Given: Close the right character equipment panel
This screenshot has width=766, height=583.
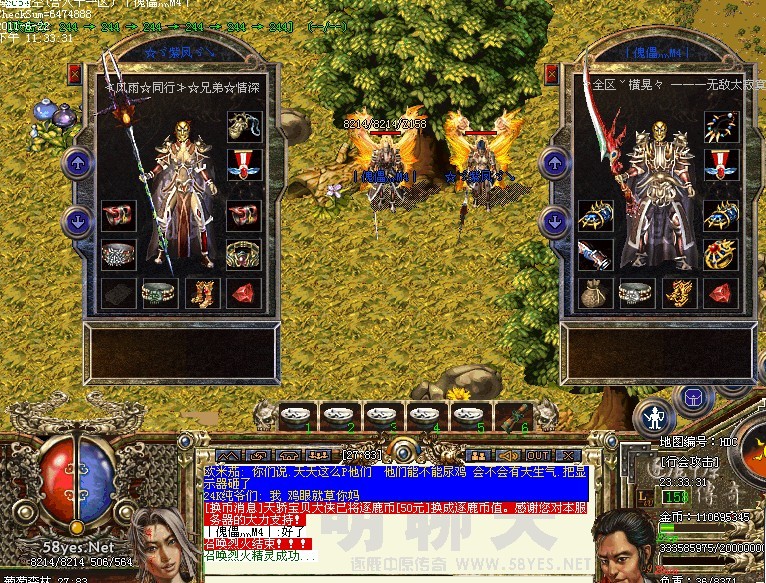Looking at the screenshot, I should tap(550, 74).
